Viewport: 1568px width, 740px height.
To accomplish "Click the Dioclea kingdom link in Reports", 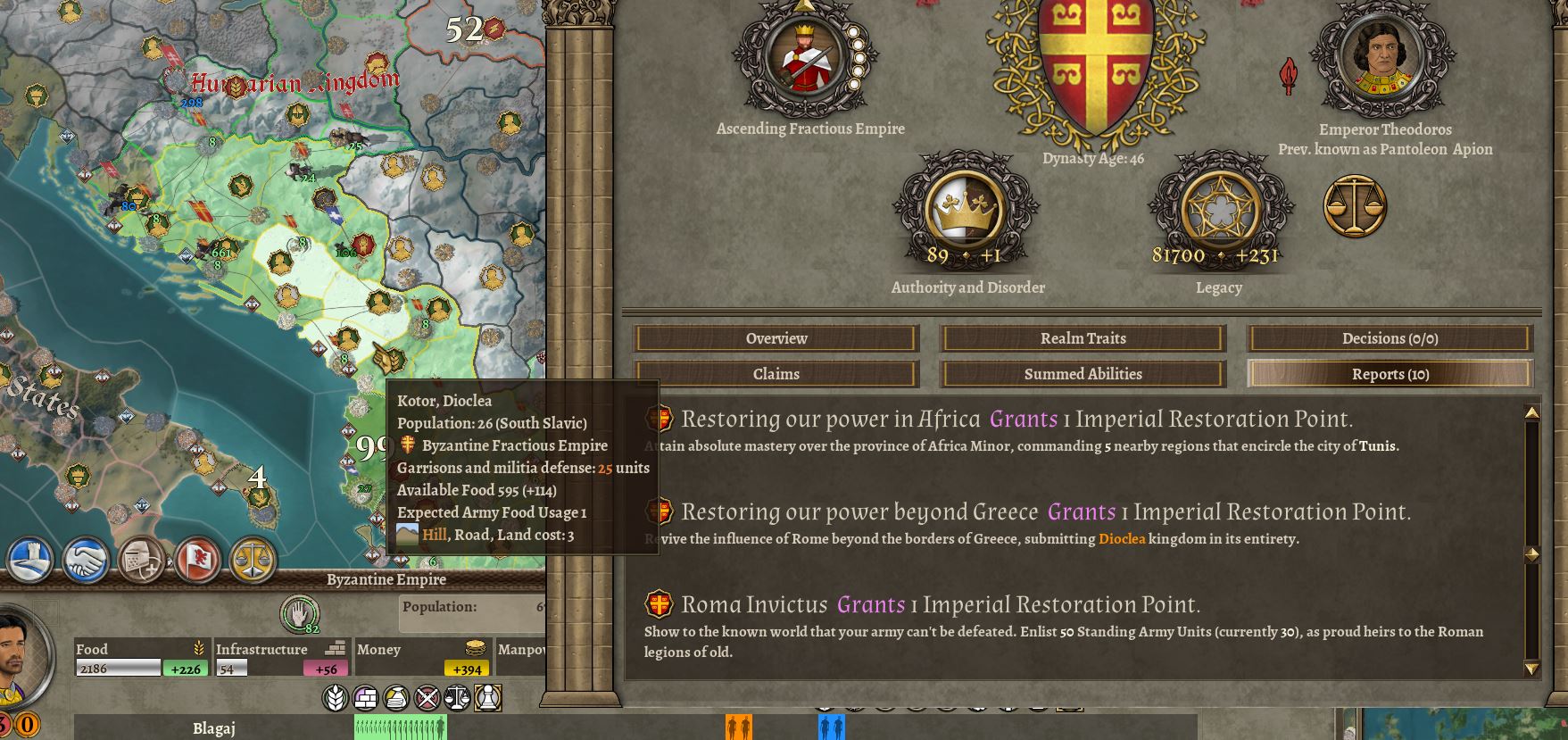I will [x=1122, y=539].
